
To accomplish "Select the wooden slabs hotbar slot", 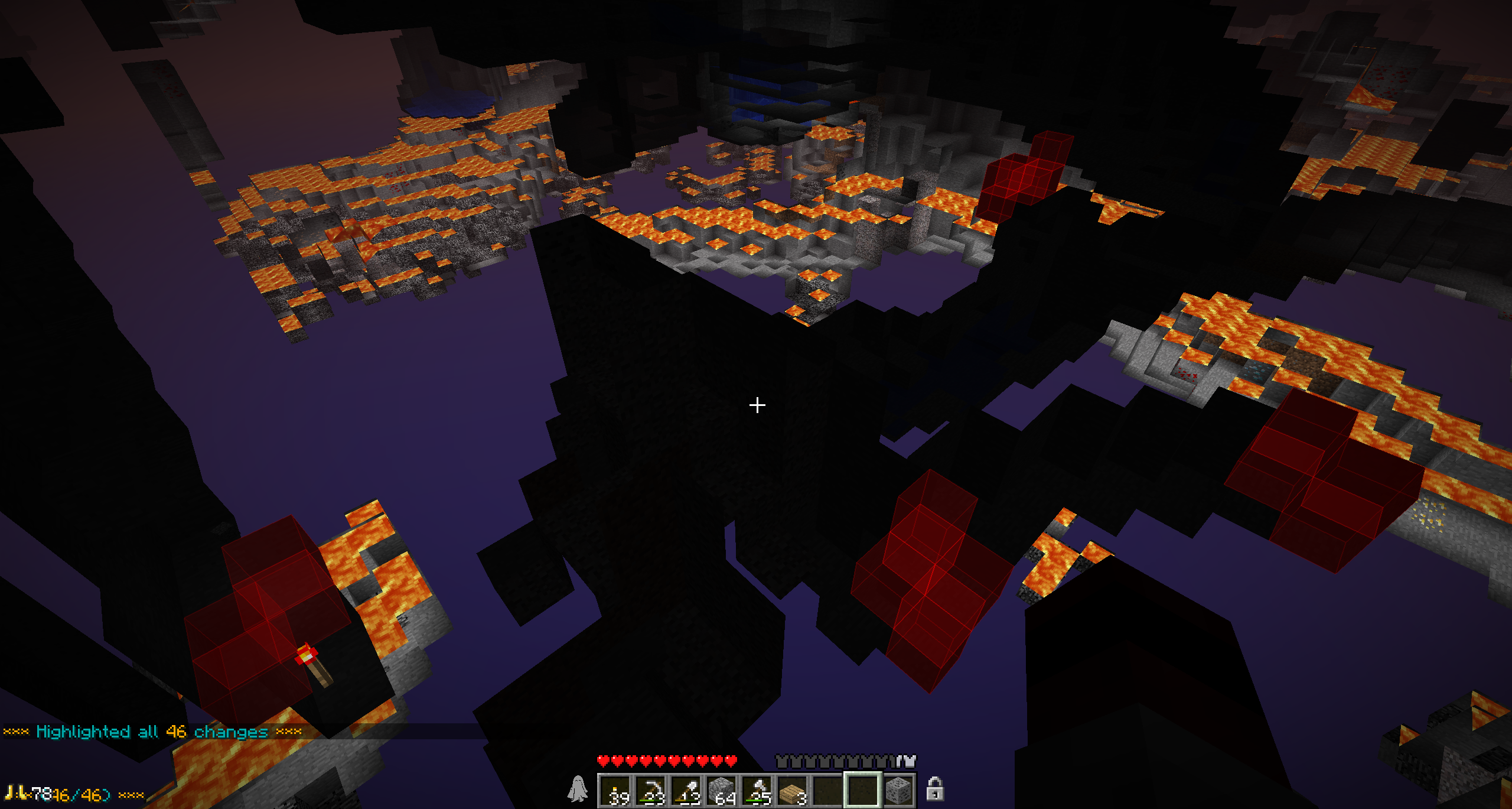I will 793,790.
